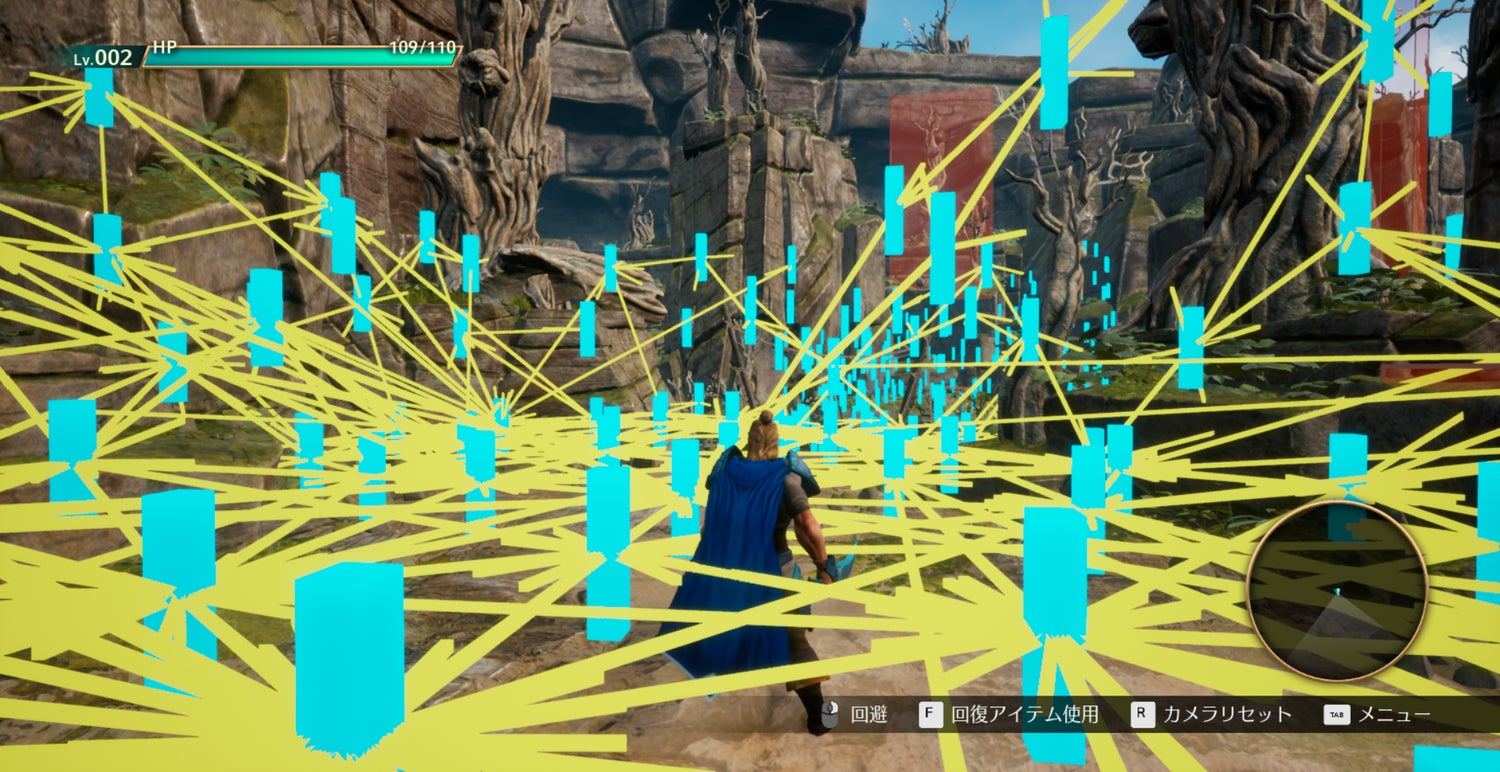Click the circular minimap

coord(1337,591)
